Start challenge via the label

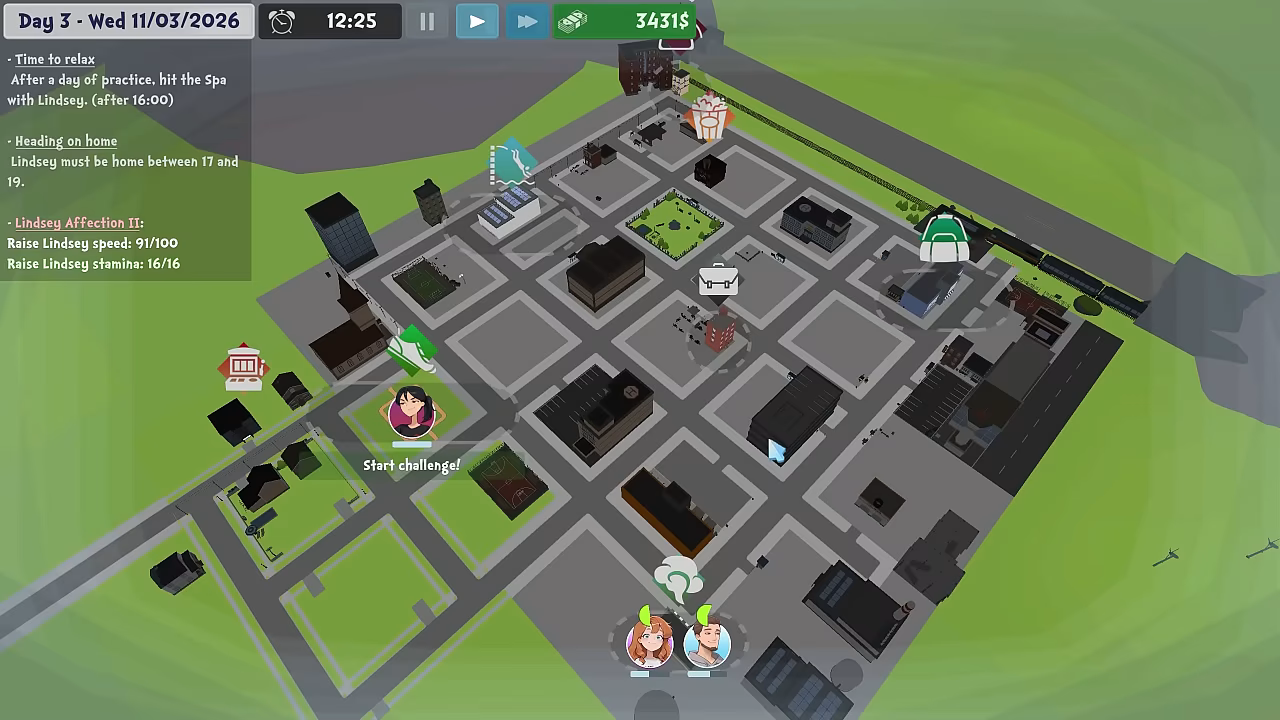pos(411,465)
